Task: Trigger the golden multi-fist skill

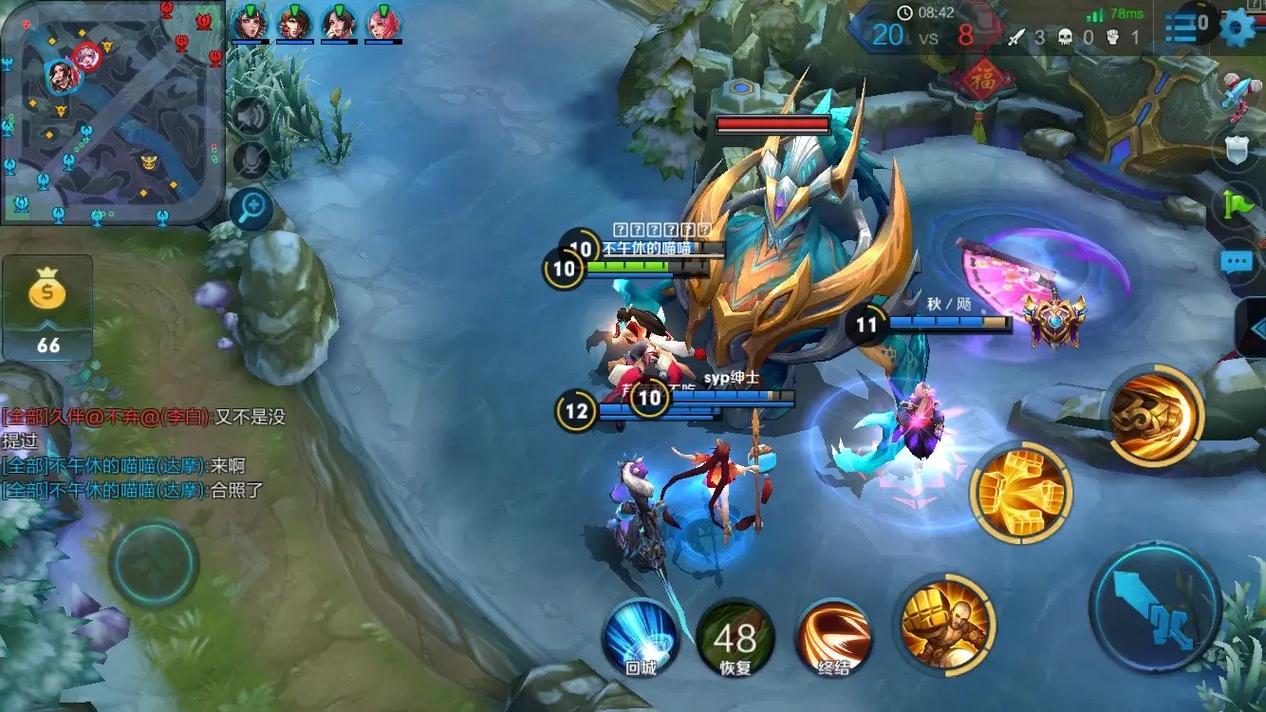Action: pyautogui.click(x=1020, y=491)
